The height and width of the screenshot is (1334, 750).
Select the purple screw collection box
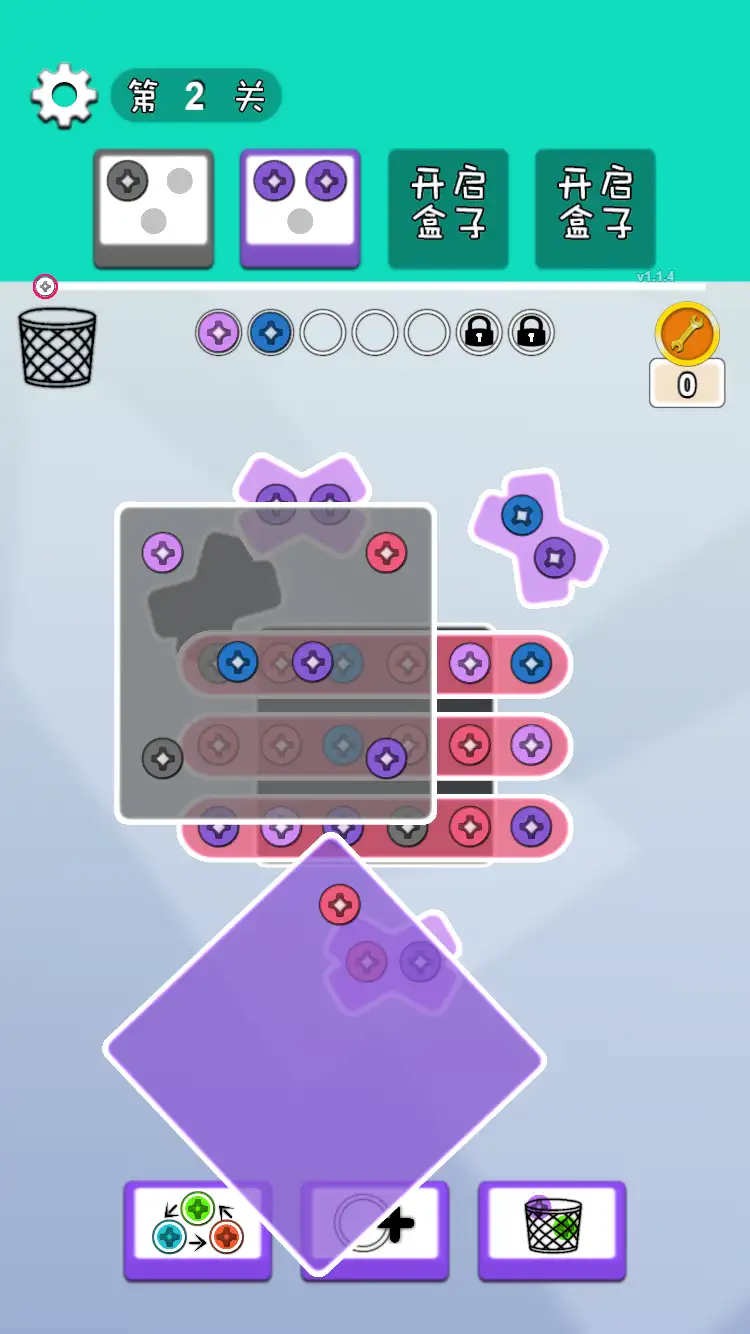[300, 208]
